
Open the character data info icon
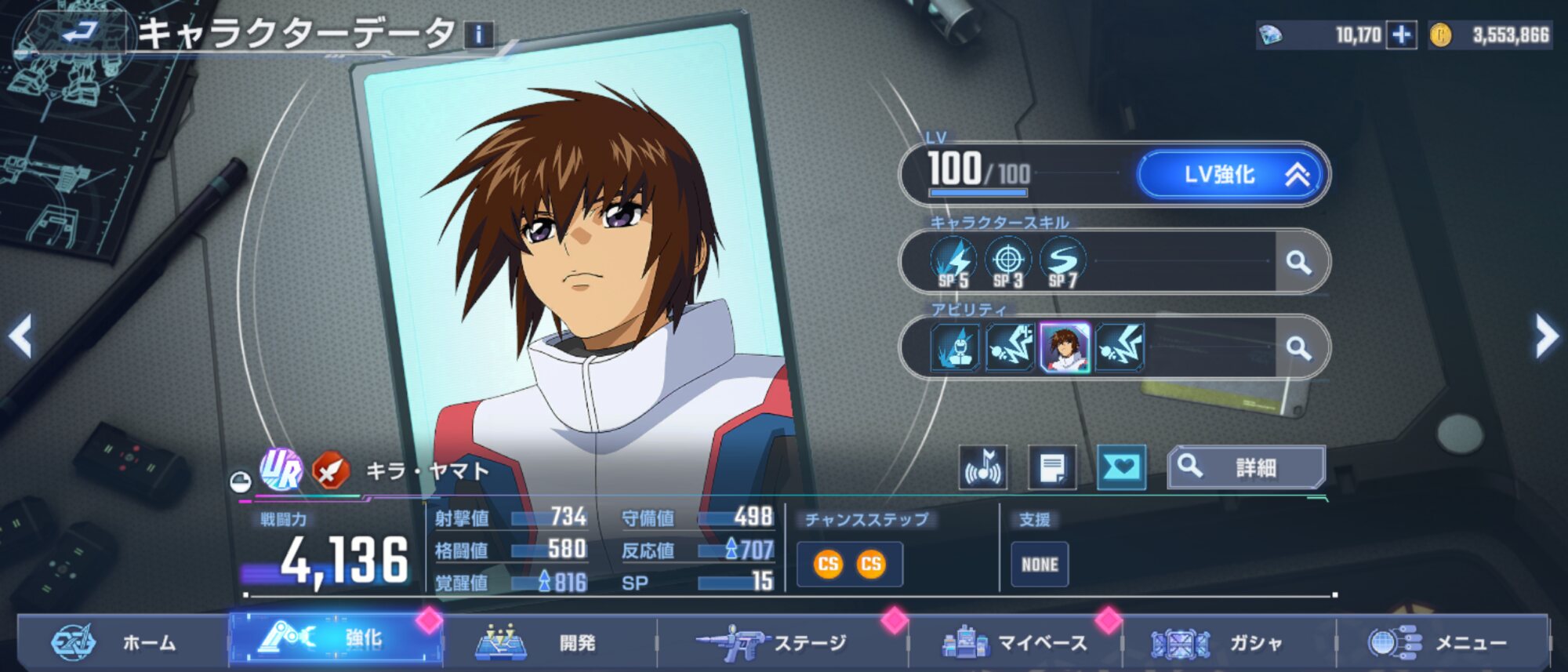tap(479, 35)
